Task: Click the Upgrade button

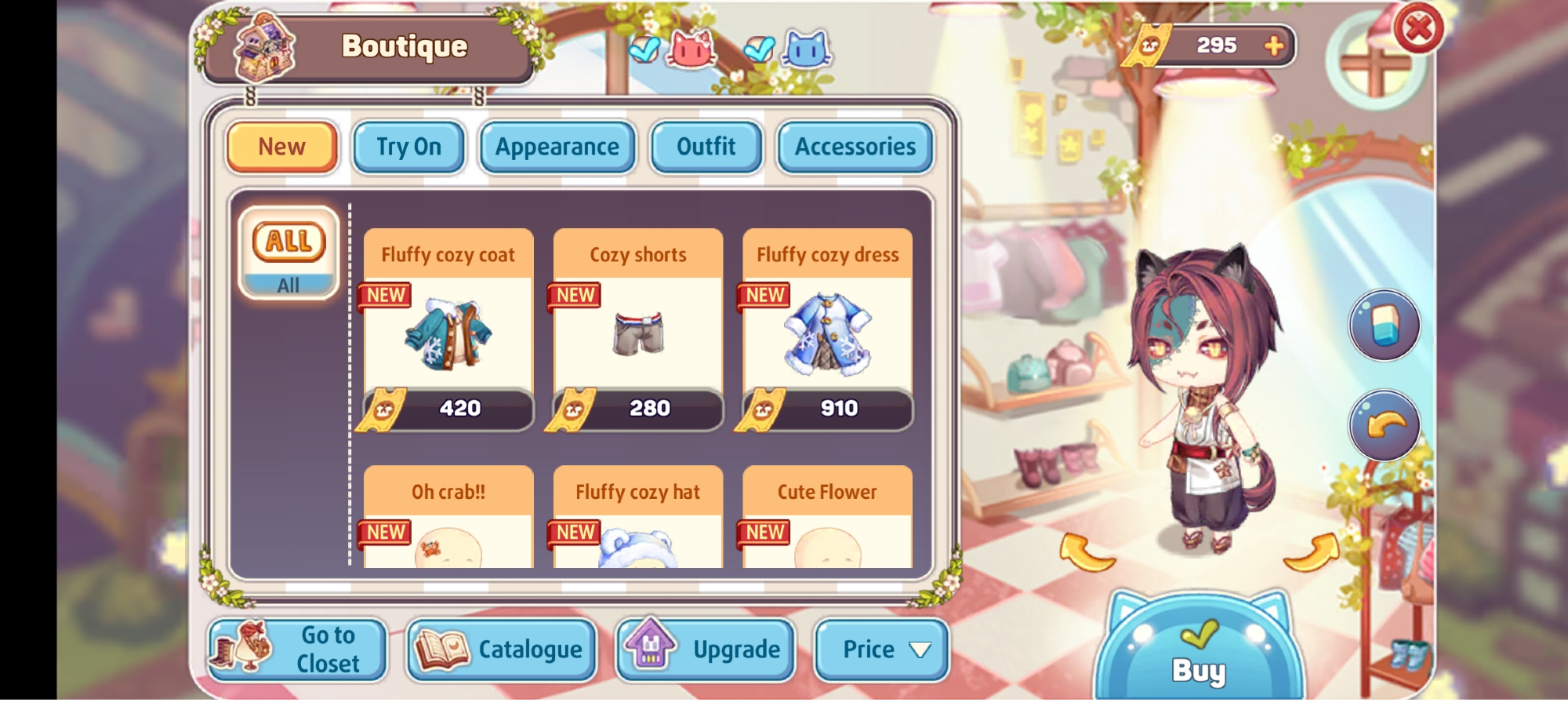Action: click(x=706, y=650)
